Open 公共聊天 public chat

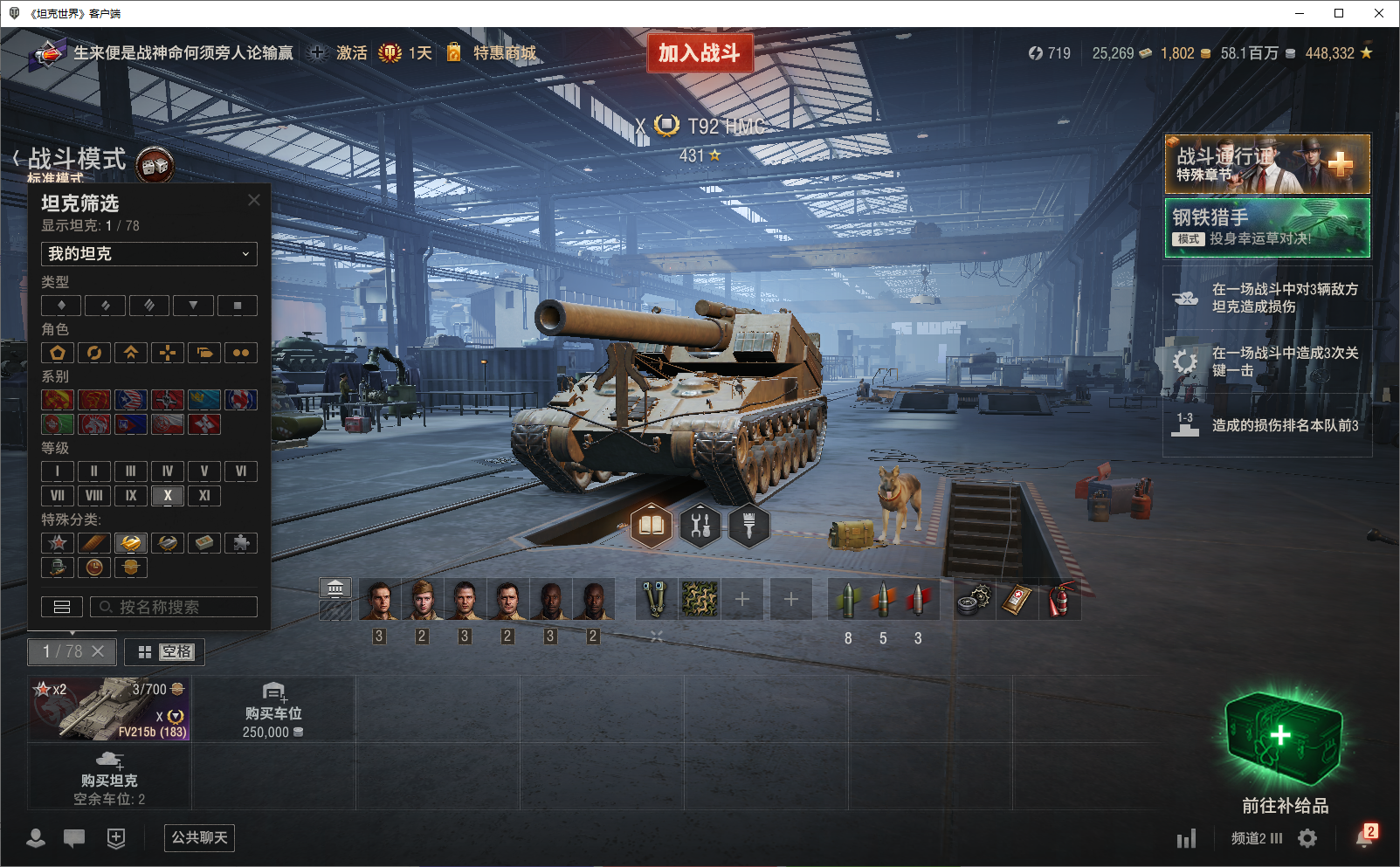point(199,838)
